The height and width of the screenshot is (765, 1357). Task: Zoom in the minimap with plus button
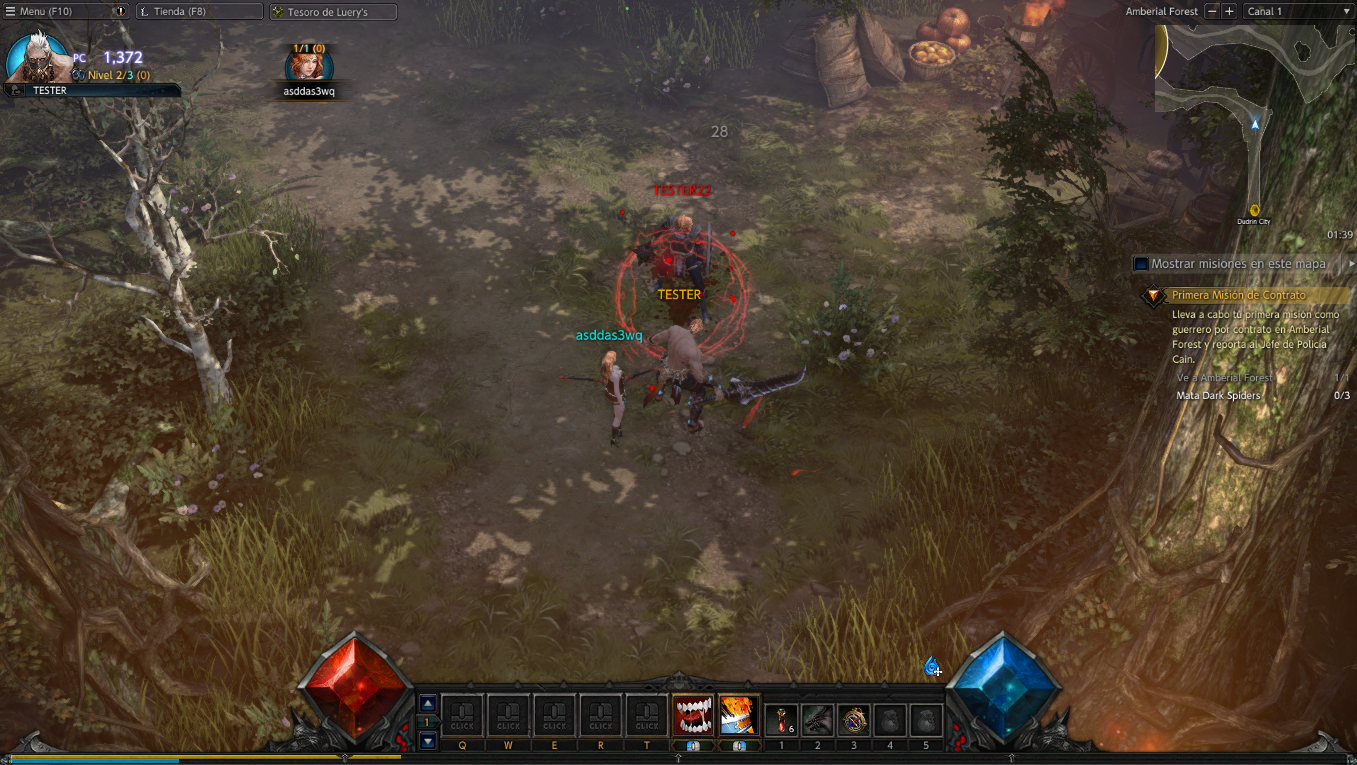tap(1229, 11)
